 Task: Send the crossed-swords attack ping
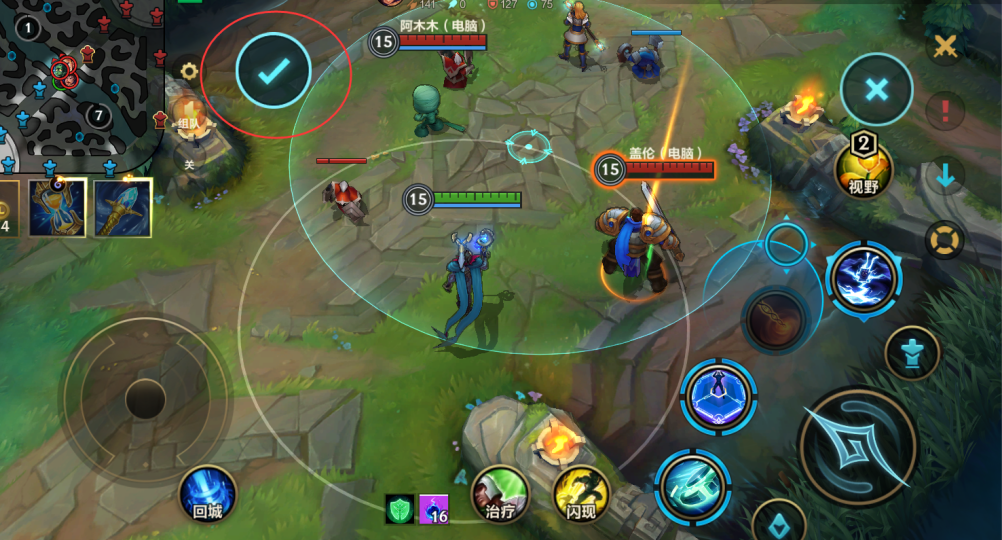pyautogui.click(x=944, y=45)
